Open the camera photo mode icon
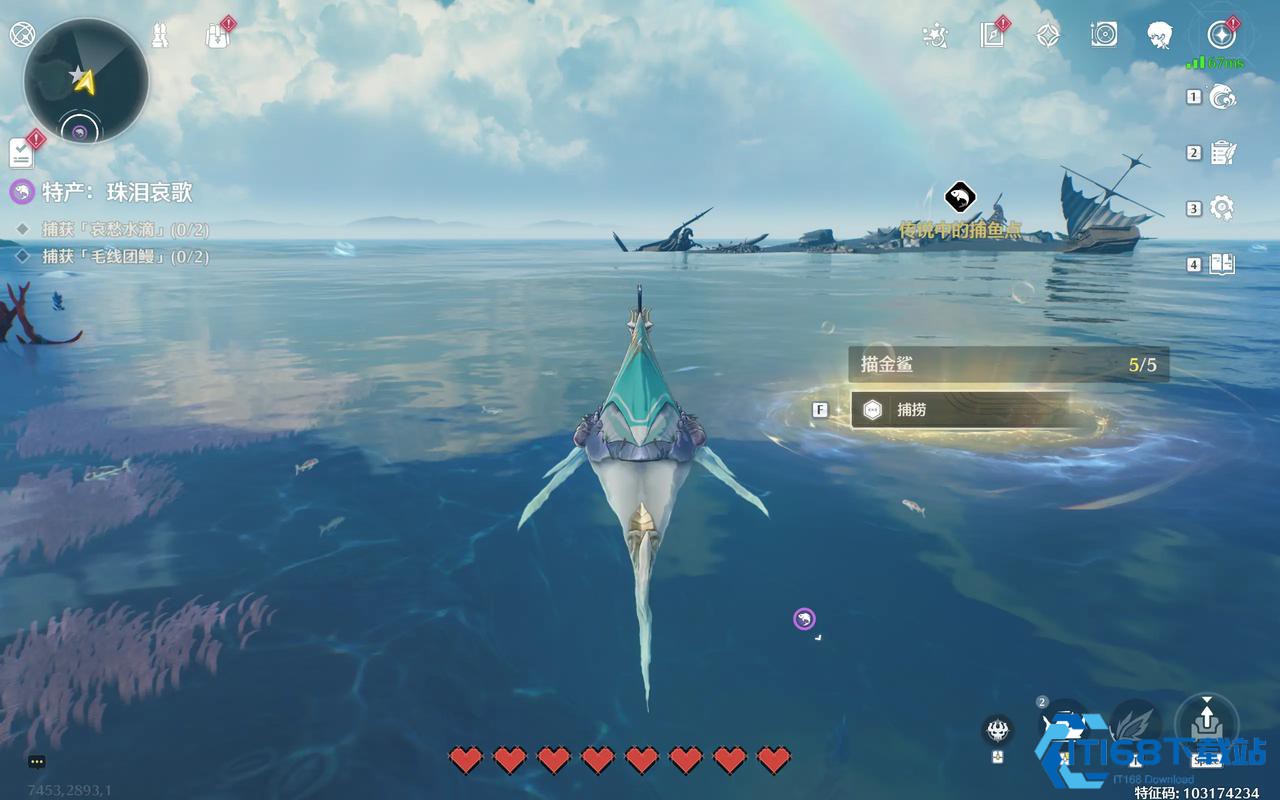Image resolution: width=1280 pixels, height=800 pixels. [1104, 36]
